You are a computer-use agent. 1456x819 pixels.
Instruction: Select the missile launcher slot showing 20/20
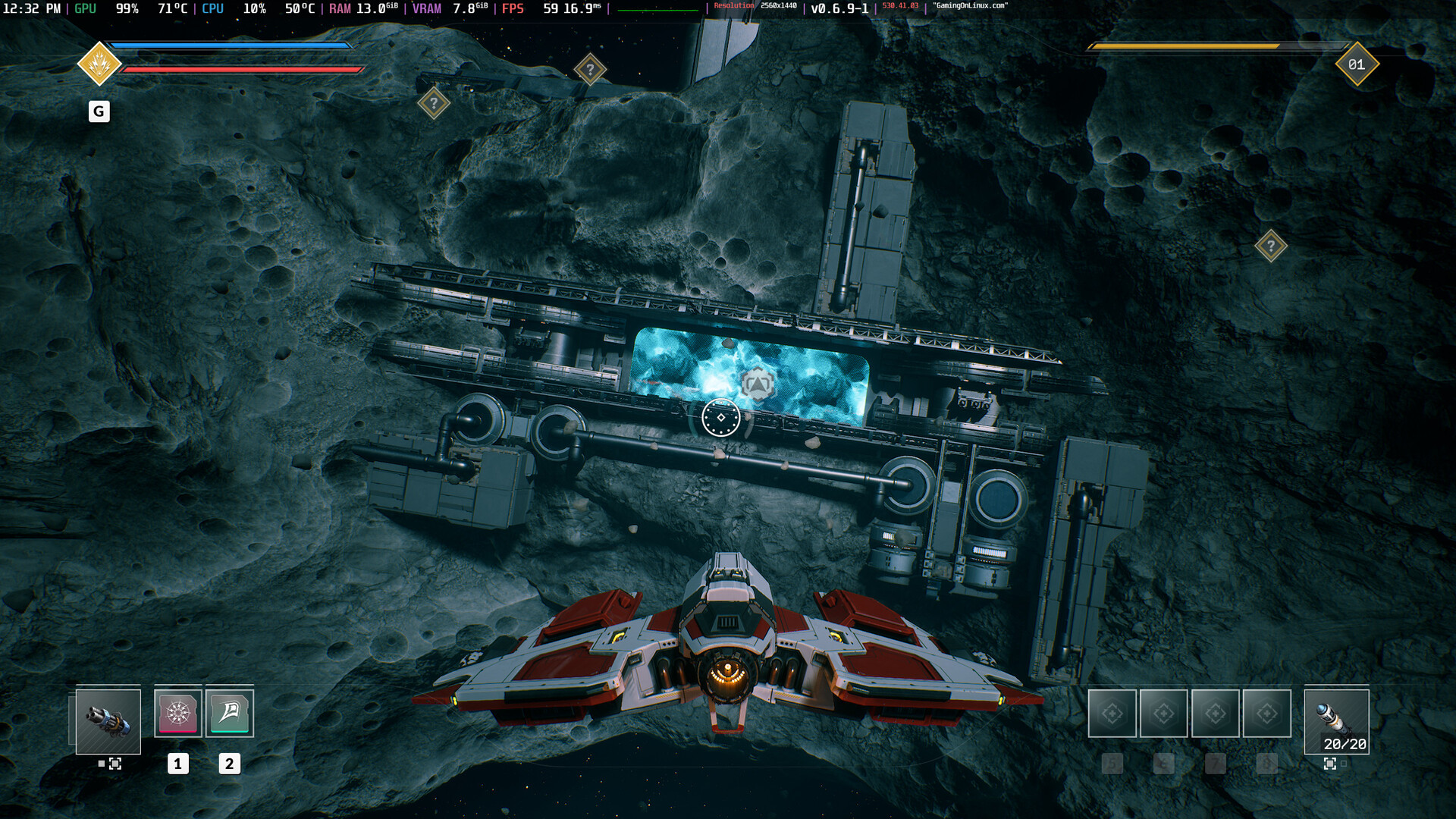pyautogui.click(x=1336, y=721)
